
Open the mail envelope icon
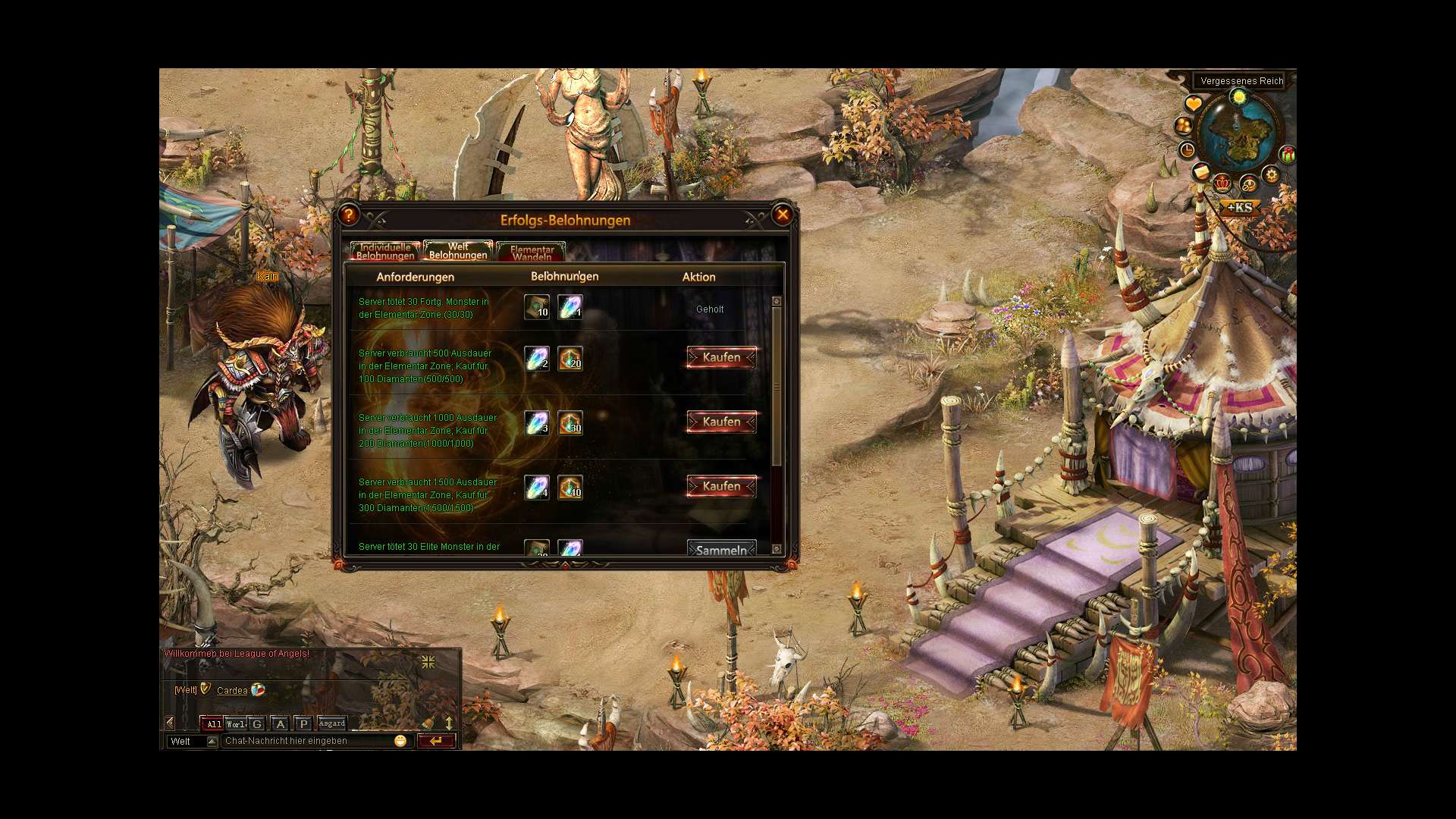tap(1201, 172)
